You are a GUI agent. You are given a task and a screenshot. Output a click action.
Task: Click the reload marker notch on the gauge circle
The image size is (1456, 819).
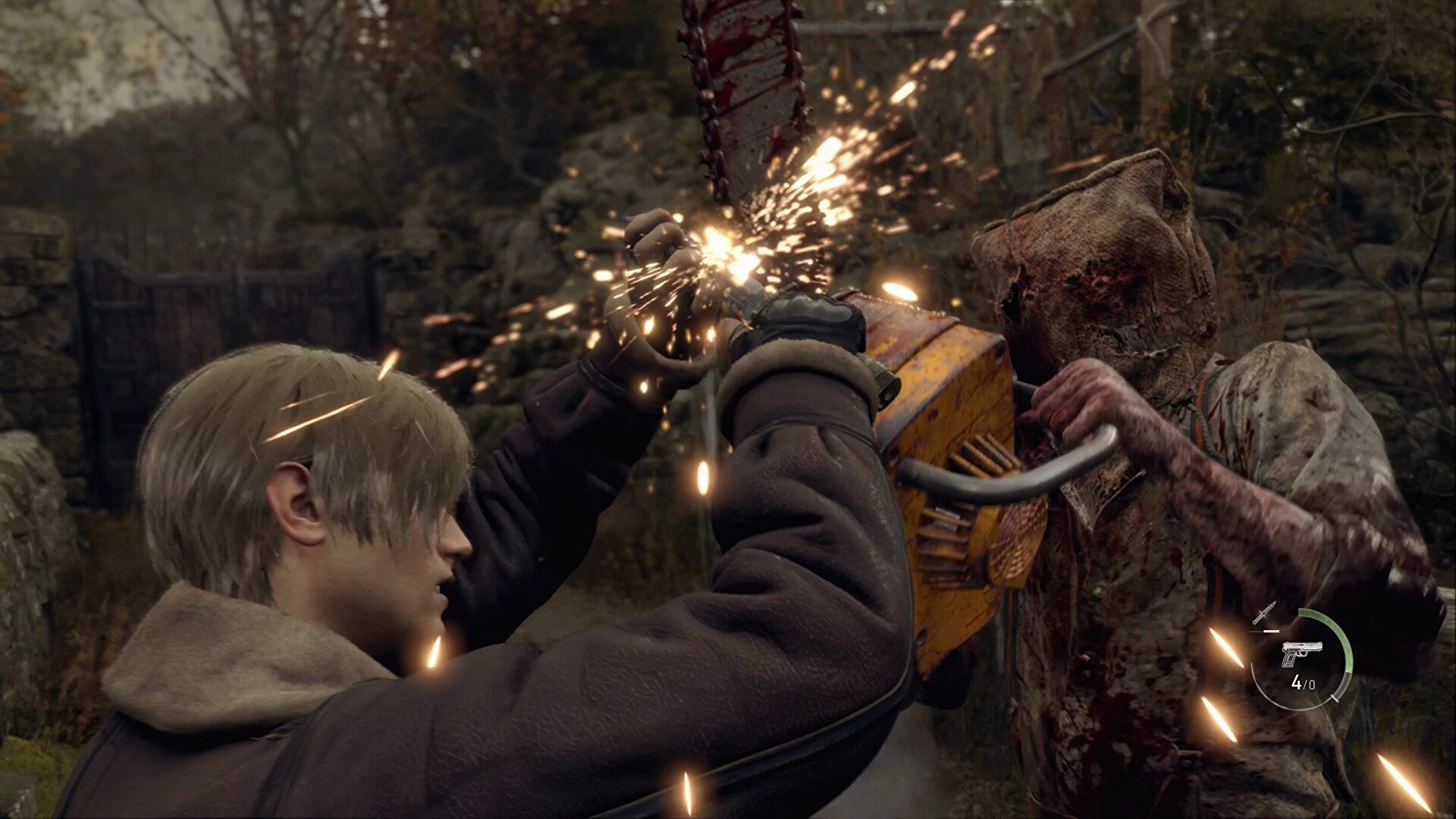(x=1335, y=699)
